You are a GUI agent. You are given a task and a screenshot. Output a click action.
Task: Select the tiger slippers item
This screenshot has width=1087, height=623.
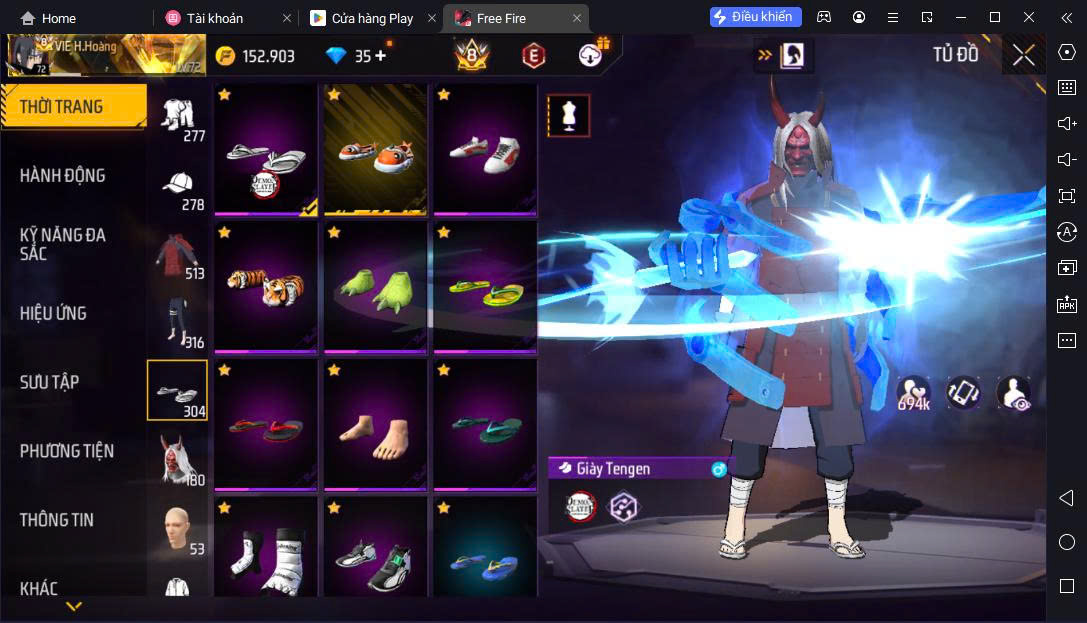coord(265,285)
